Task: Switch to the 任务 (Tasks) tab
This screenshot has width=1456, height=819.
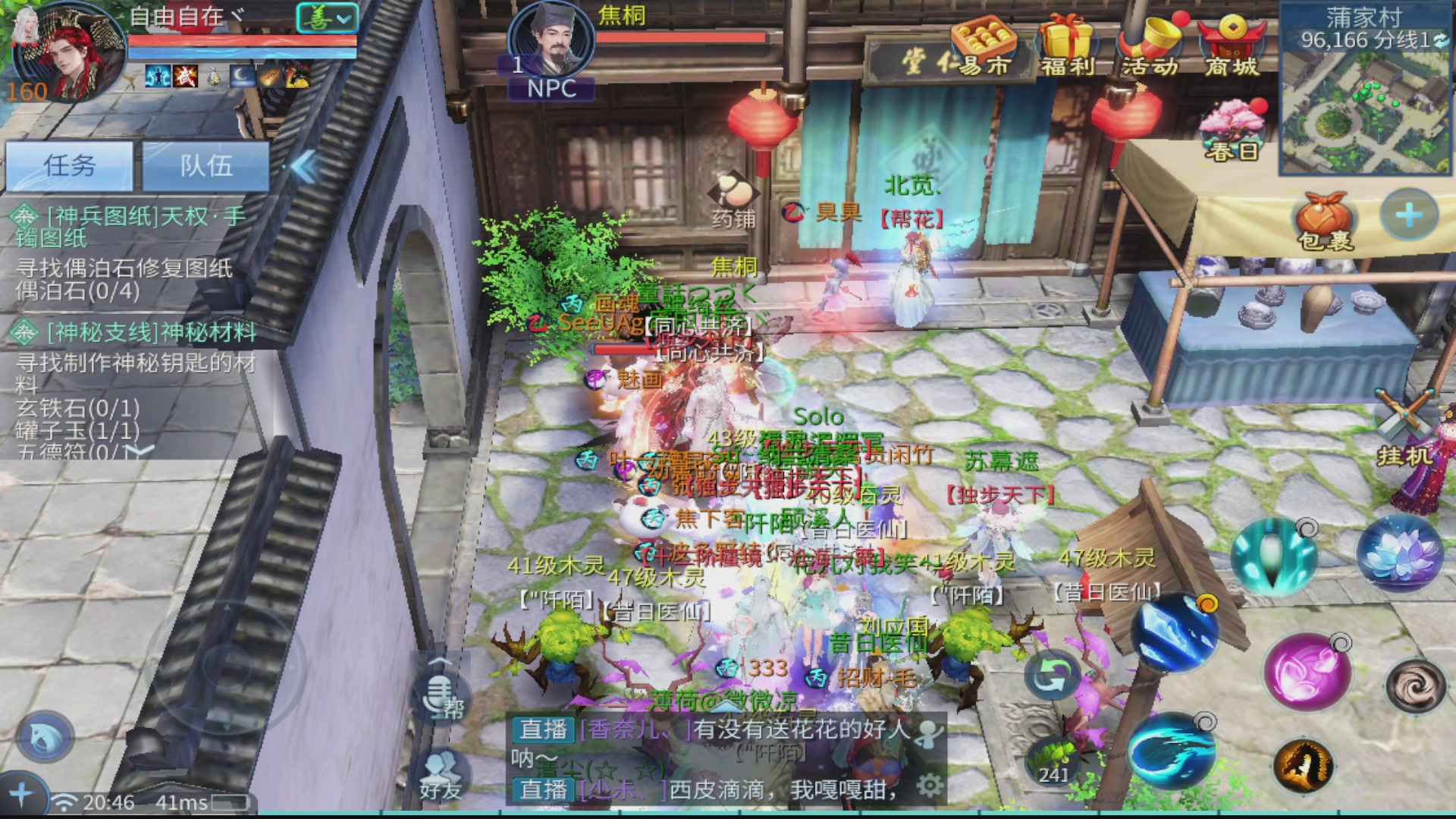Action: (x=68, y=167)
